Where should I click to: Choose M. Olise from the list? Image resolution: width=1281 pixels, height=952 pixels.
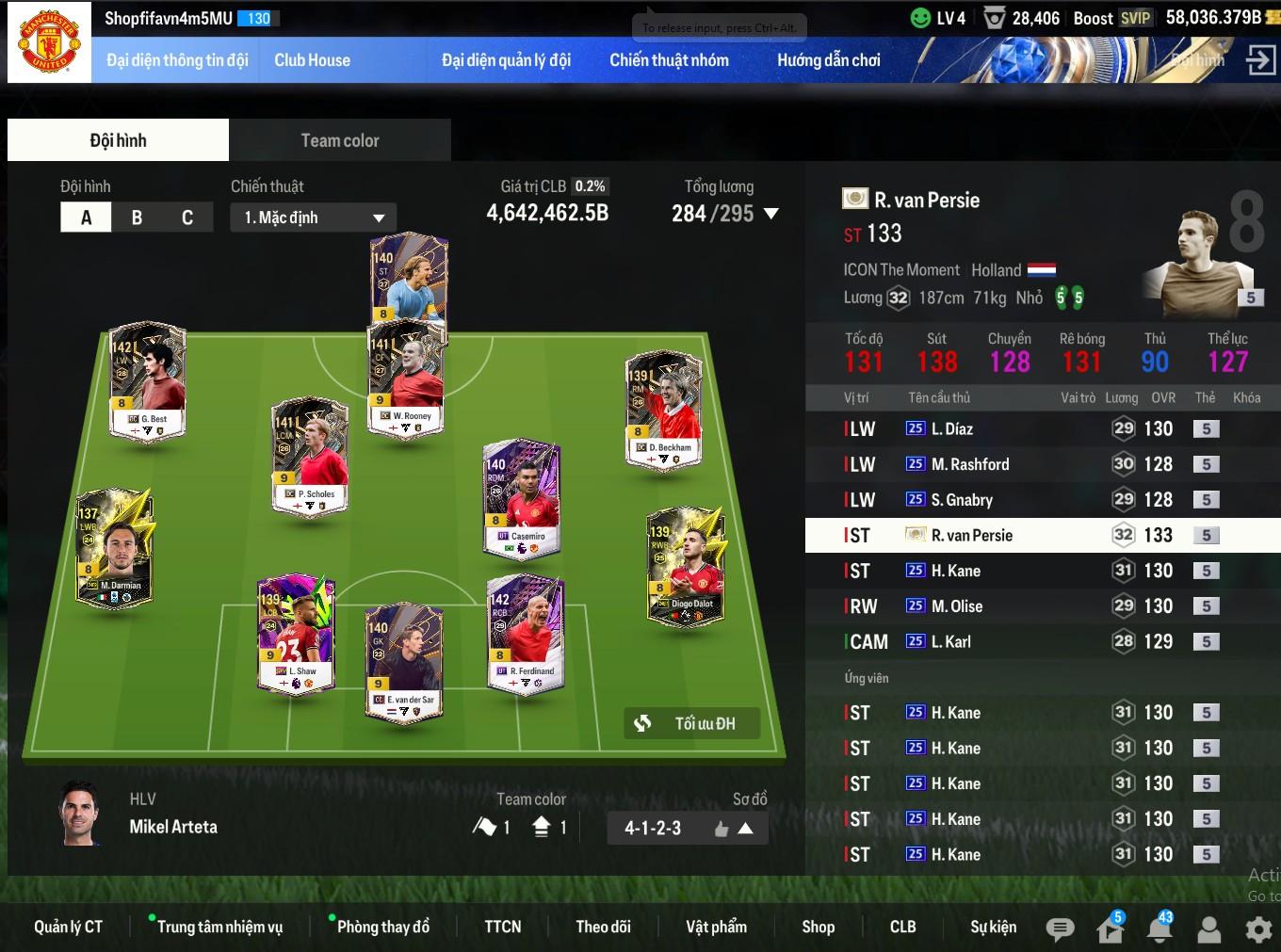[956, 606]
